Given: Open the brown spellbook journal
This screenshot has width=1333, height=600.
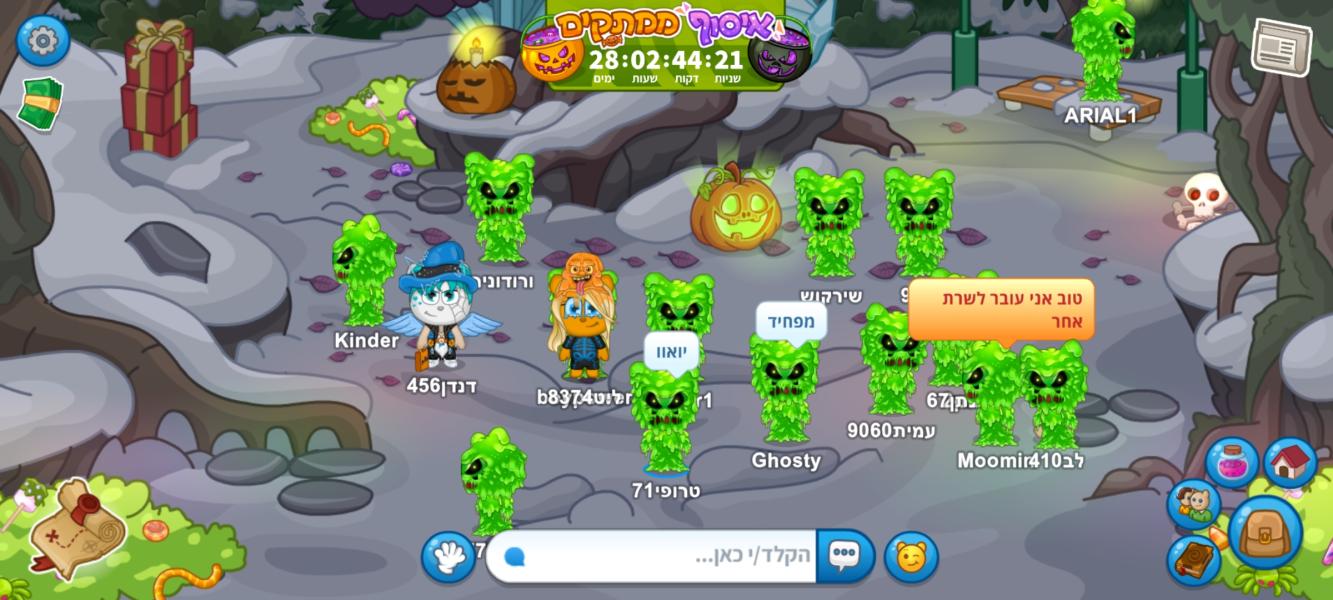Looking at the screenshot, I should click(1193, 560).
